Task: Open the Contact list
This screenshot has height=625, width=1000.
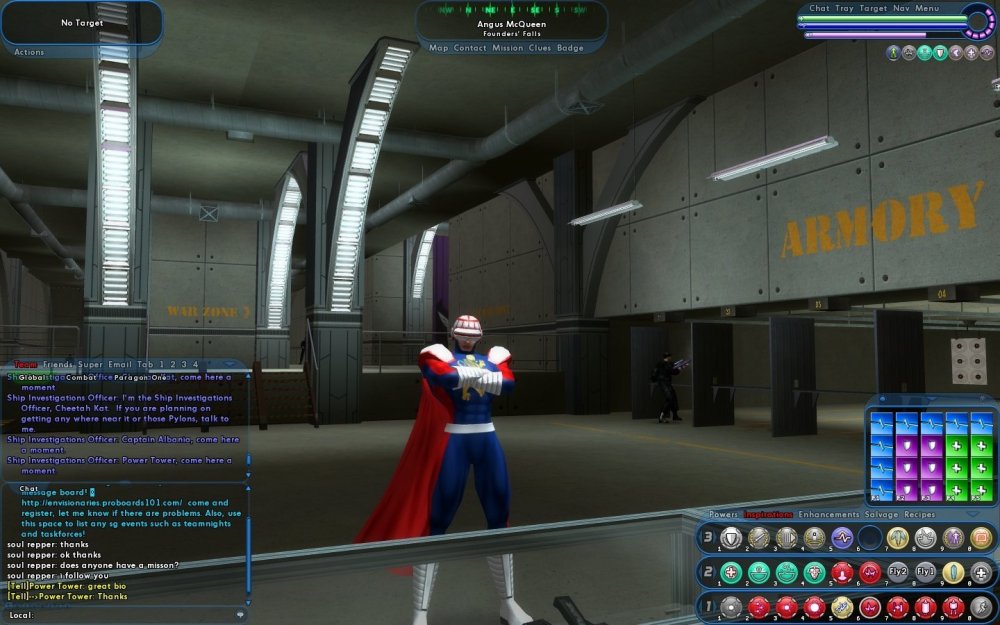Action: (x=470, y=48)
